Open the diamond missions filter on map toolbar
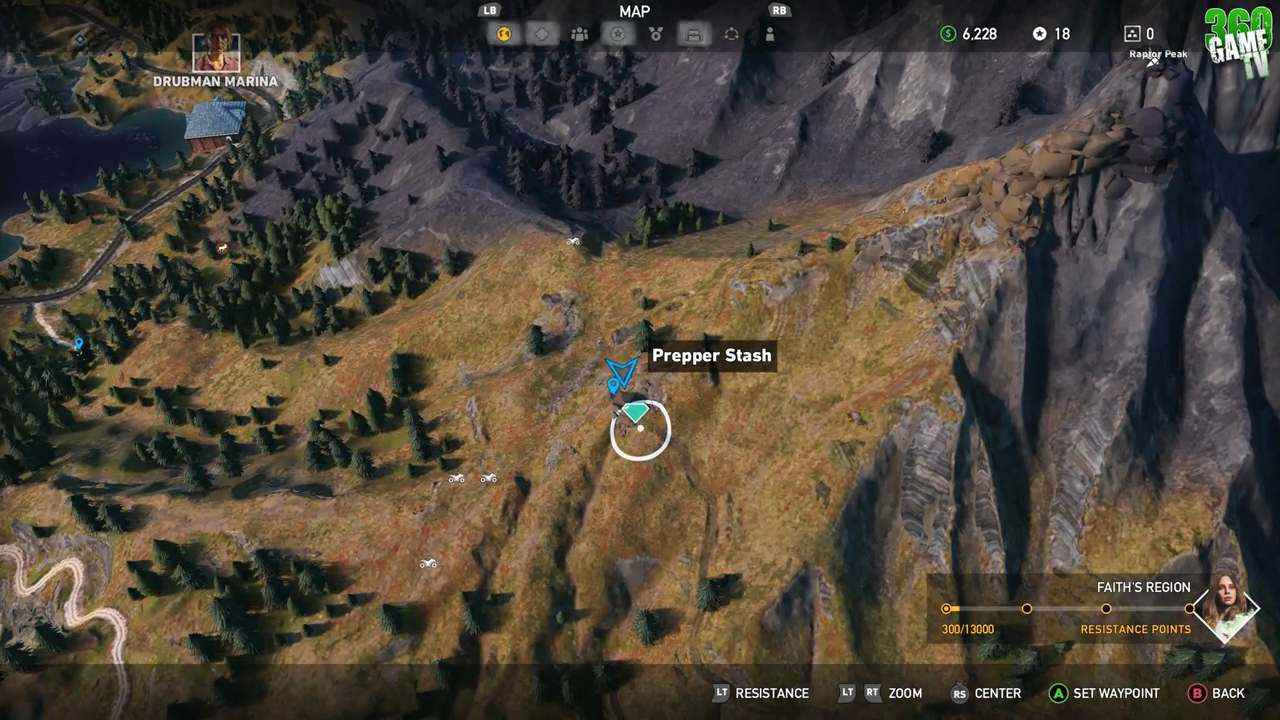Screen dimensions: 1280x720 pyautogui.click(x=540, y=33)
